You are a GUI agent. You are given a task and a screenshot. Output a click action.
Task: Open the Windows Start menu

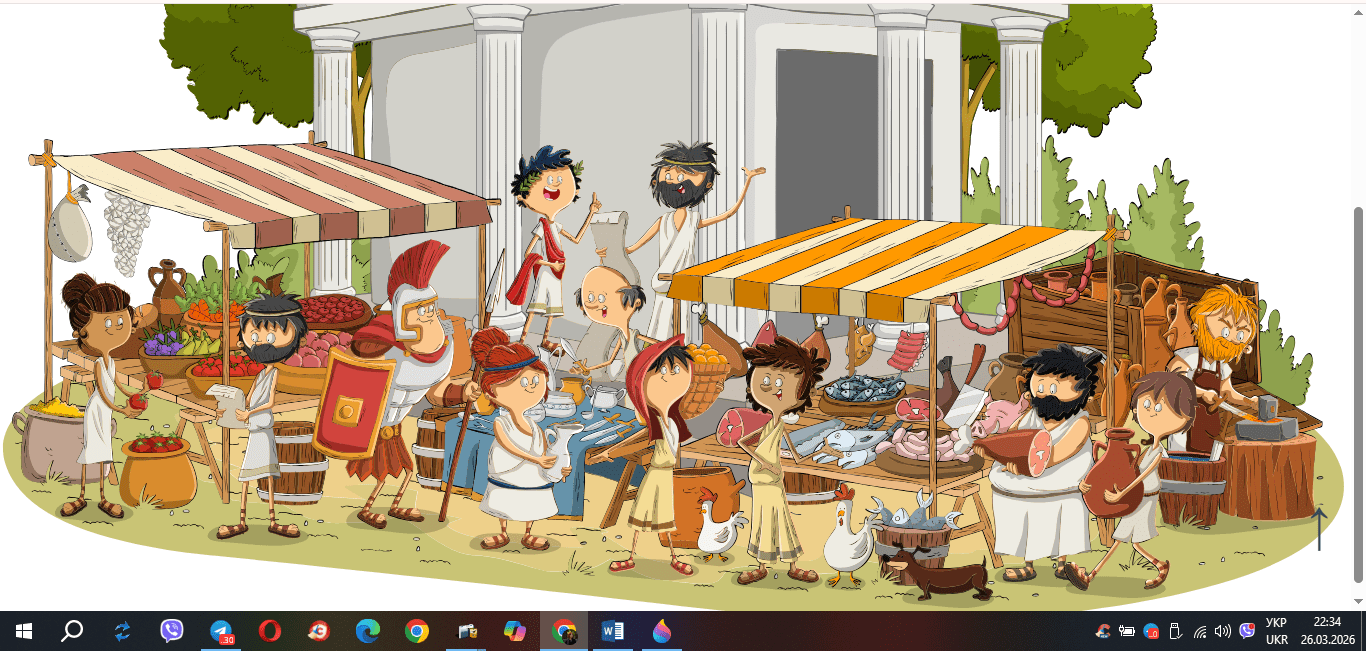tap(24, 631)
